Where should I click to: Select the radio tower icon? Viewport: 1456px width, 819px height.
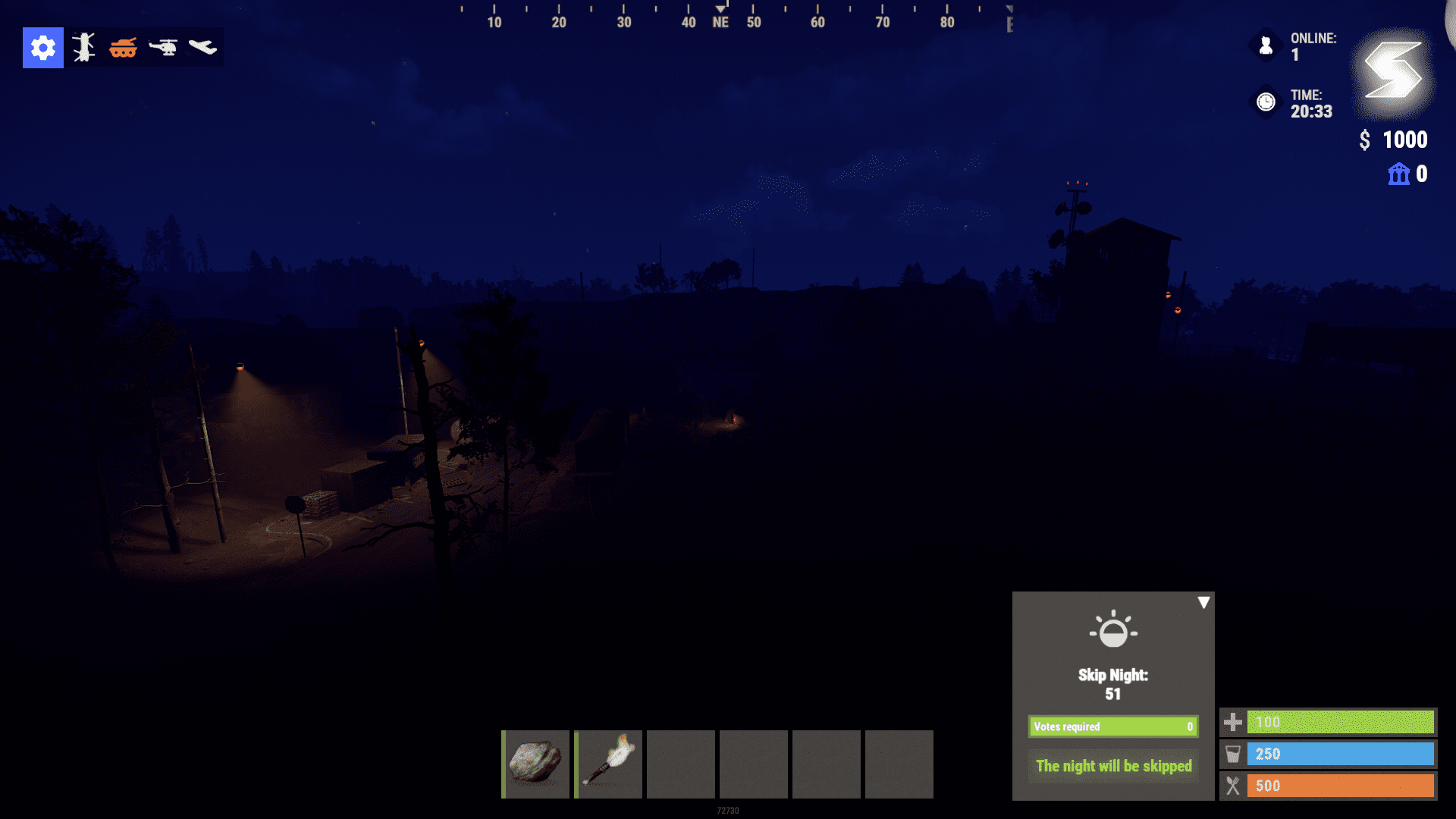83,48
